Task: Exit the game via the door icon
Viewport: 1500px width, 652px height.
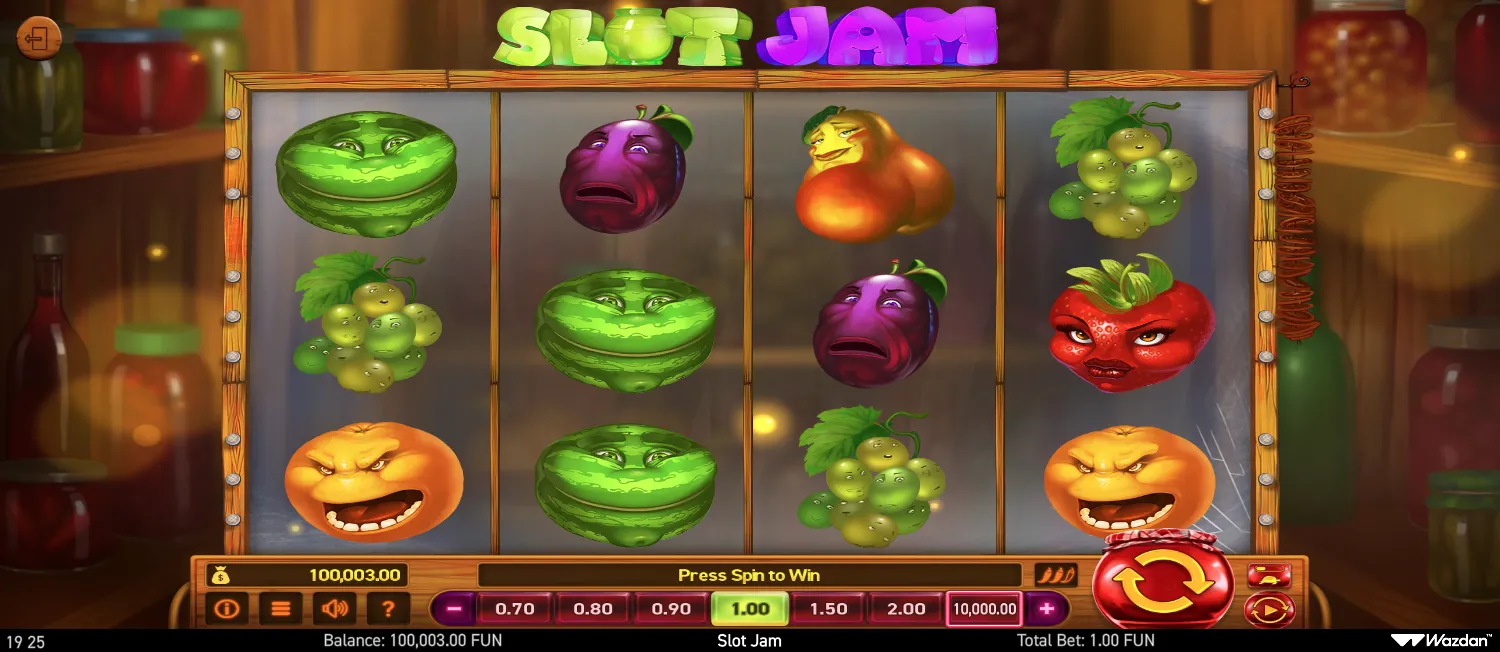Action: pyautogui.click(x=39, y=39)
